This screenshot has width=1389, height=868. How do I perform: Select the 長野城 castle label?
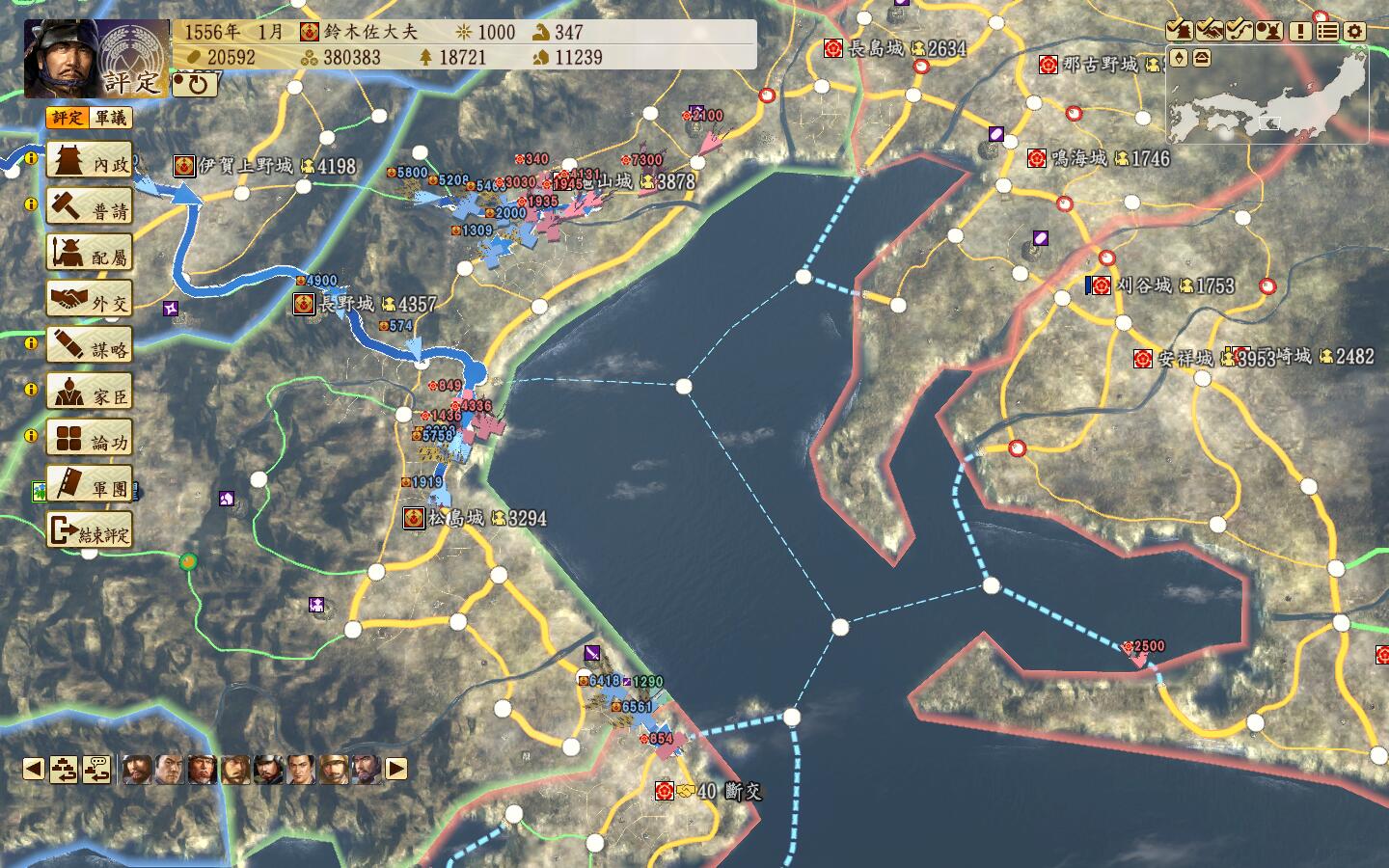346,305
